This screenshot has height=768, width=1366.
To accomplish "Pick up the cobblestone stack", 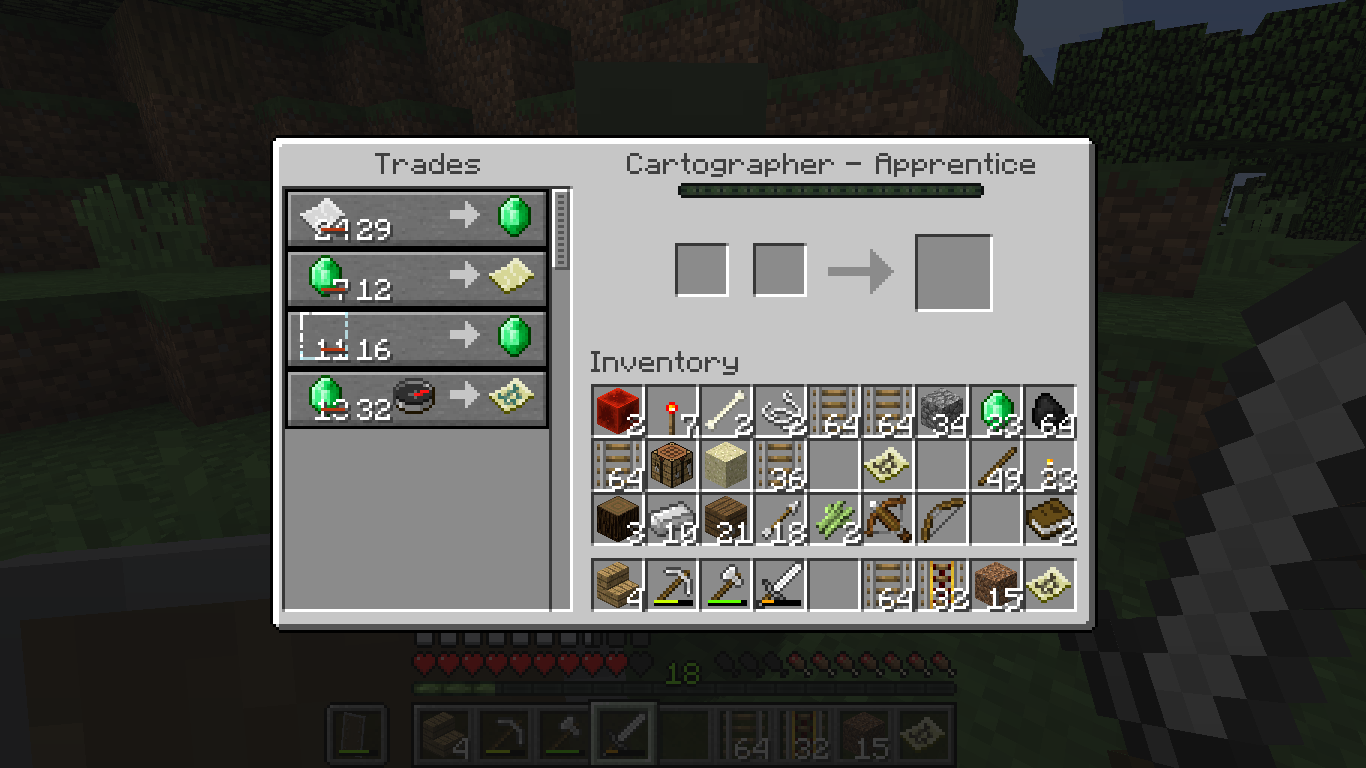I will click(942, 412).
